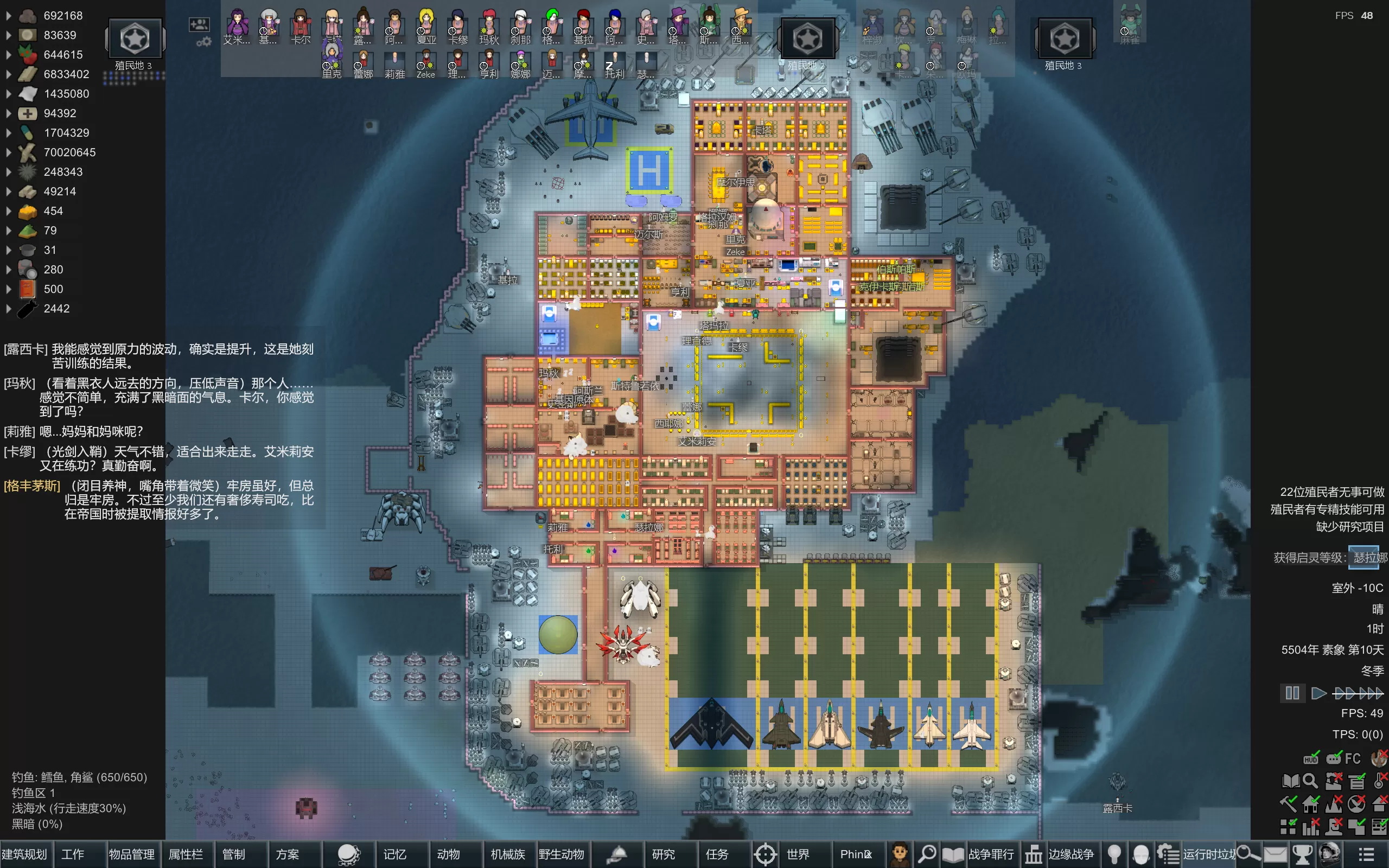Pause the game with the pause button
Screen dimensions: 1389x868
click(x=1292, y=693)
